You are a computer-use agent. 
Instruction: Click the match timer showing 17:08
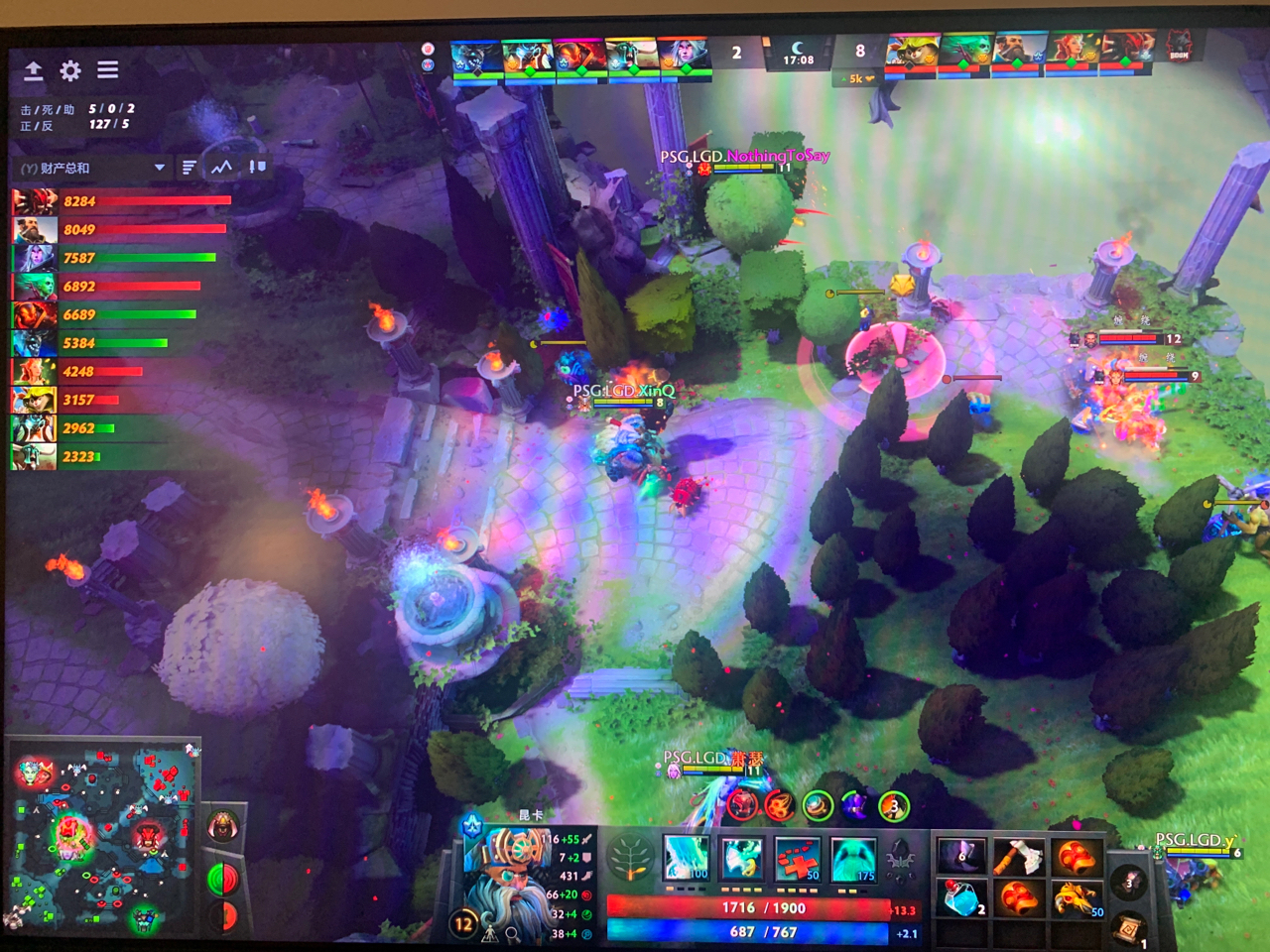(800, 58)
